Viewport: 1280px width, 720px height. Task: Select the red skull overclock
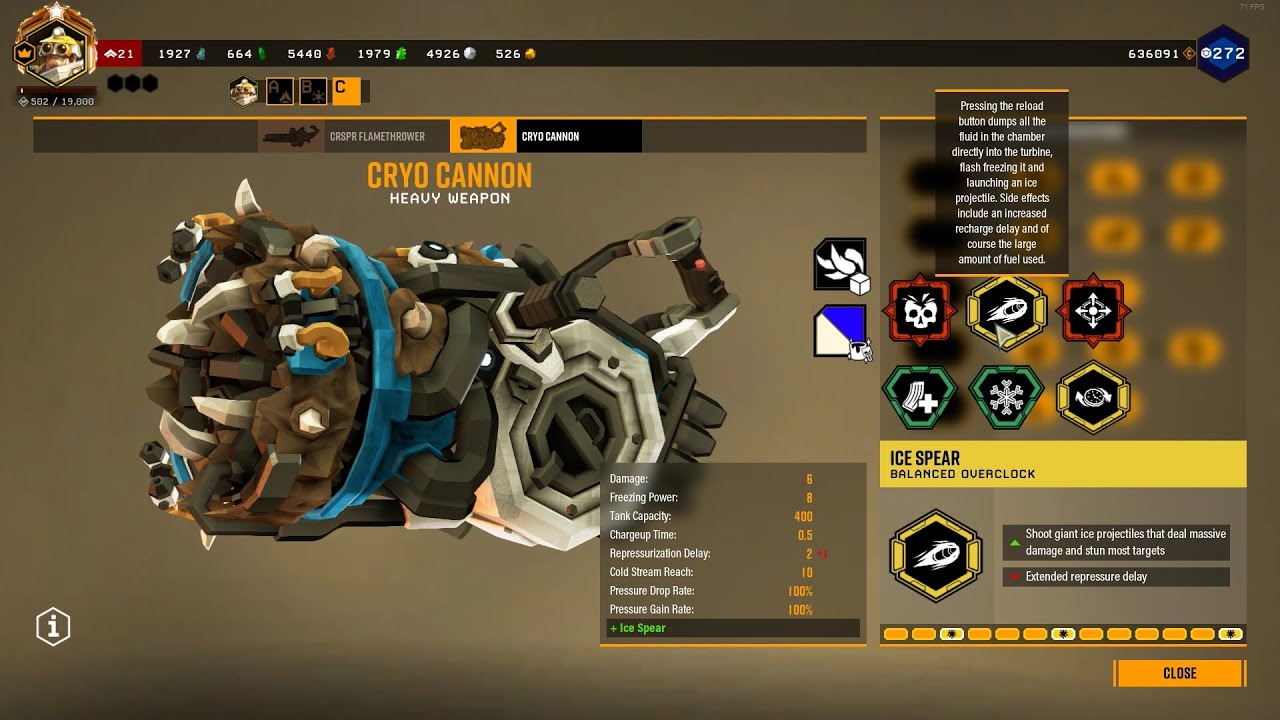[919, 313]
